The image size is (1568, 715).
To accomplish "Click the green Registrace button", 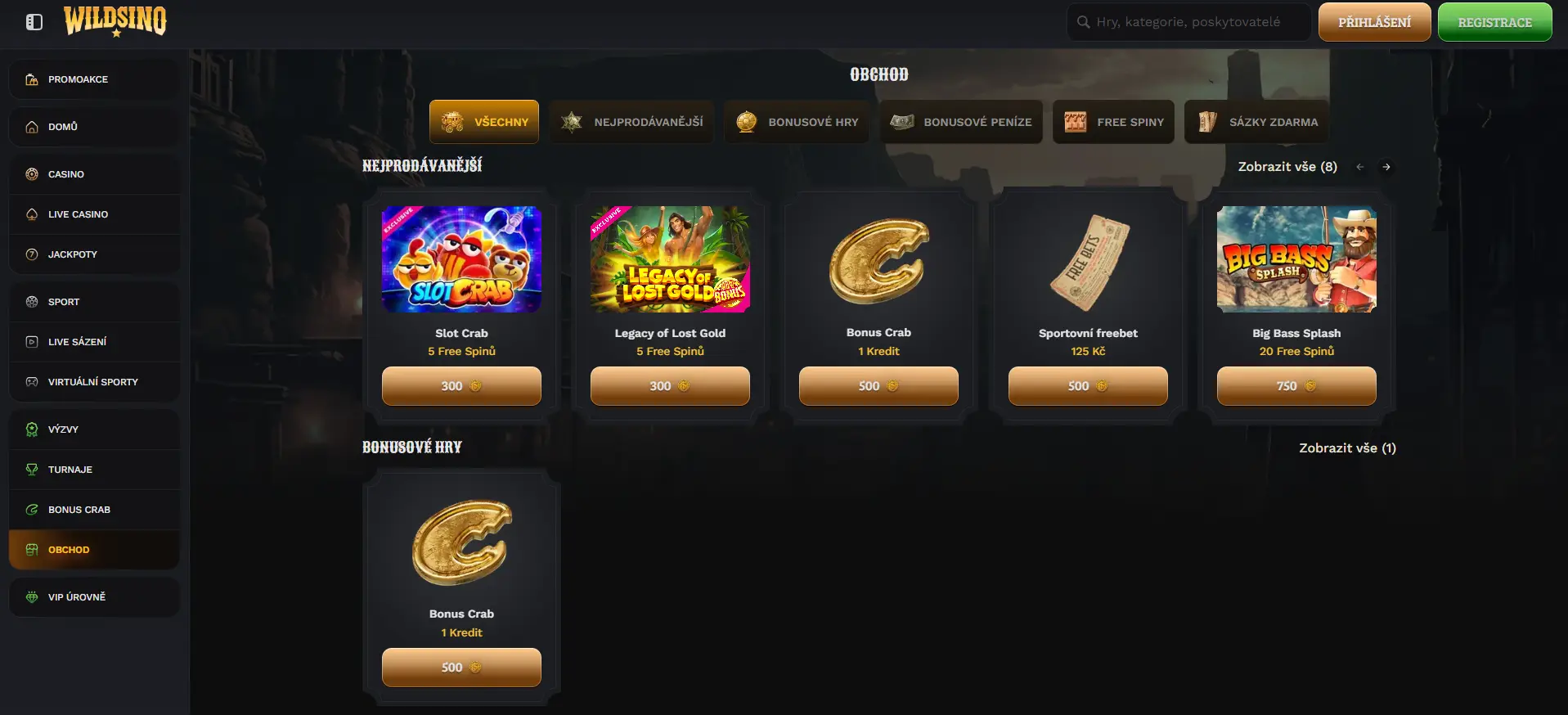I will 1494,22.
